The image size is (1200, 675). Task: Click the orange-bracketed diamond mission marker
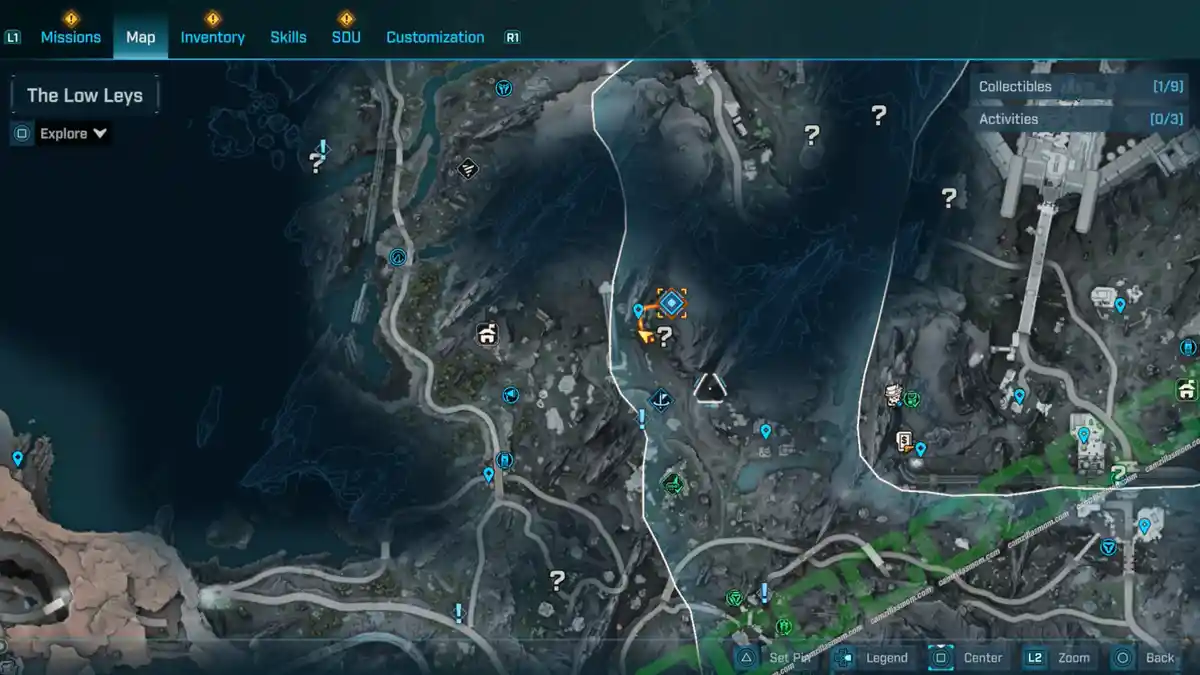click(x=671, y=302)
